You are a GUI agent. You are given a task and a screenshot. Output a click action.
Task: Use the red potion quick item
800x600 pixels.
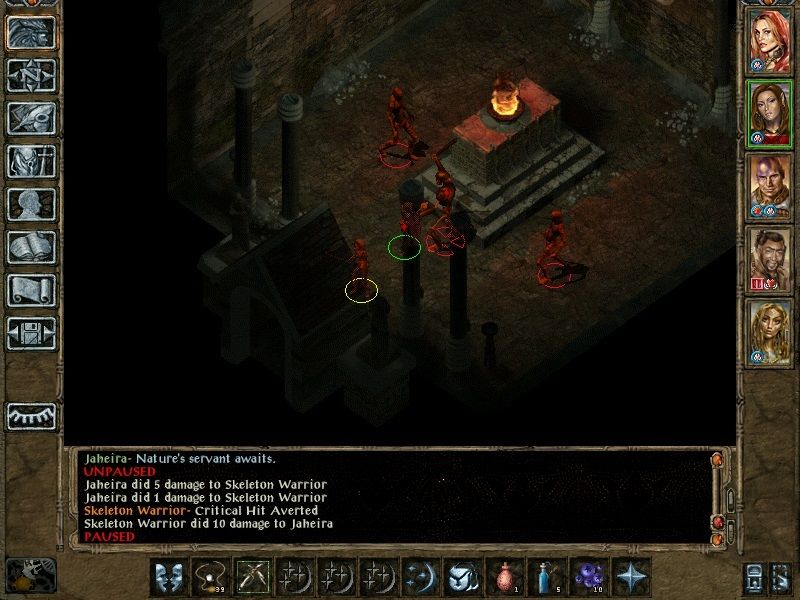503,577
